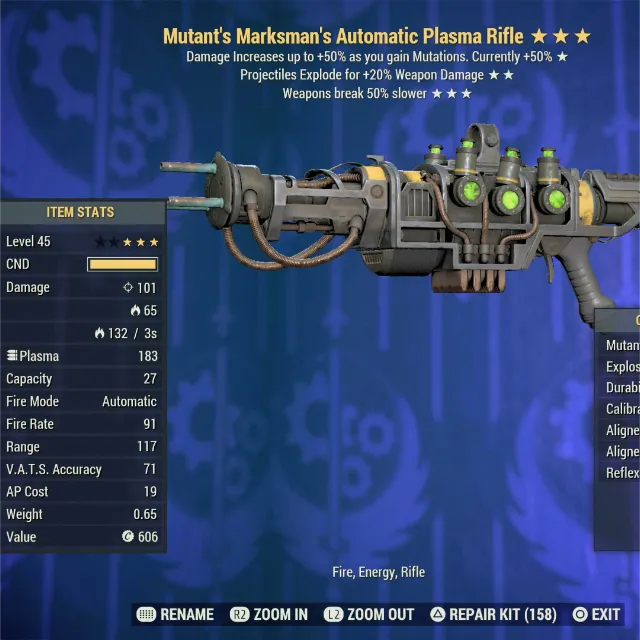Use the Repair Kit (158) option
This screenshot has width=640, height=640.
[x=492, y=614]
